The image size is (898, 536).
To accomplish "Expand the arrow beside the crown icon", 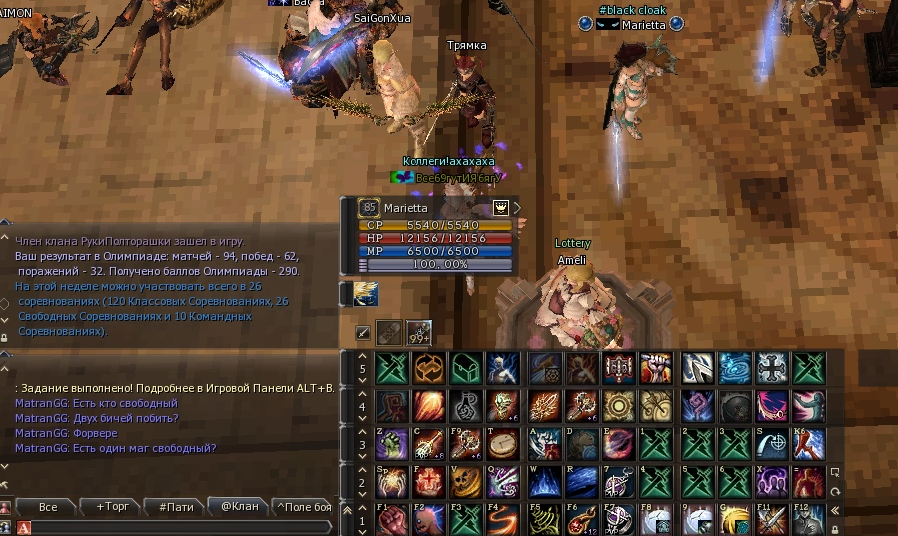I will point(517,208).
